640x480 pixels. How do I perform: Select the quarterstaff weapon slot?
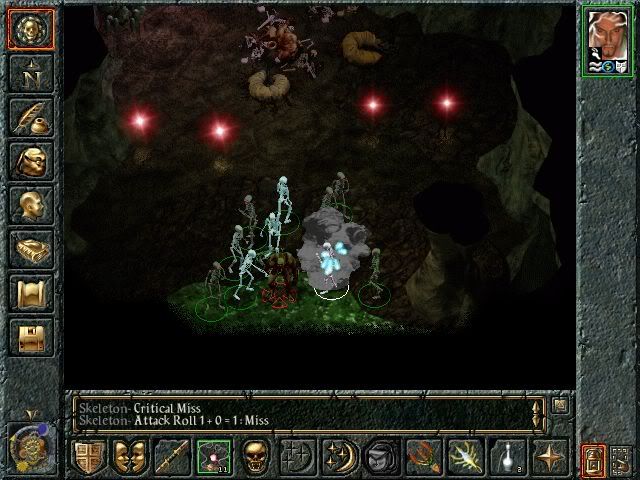click(x=171, y=456)
